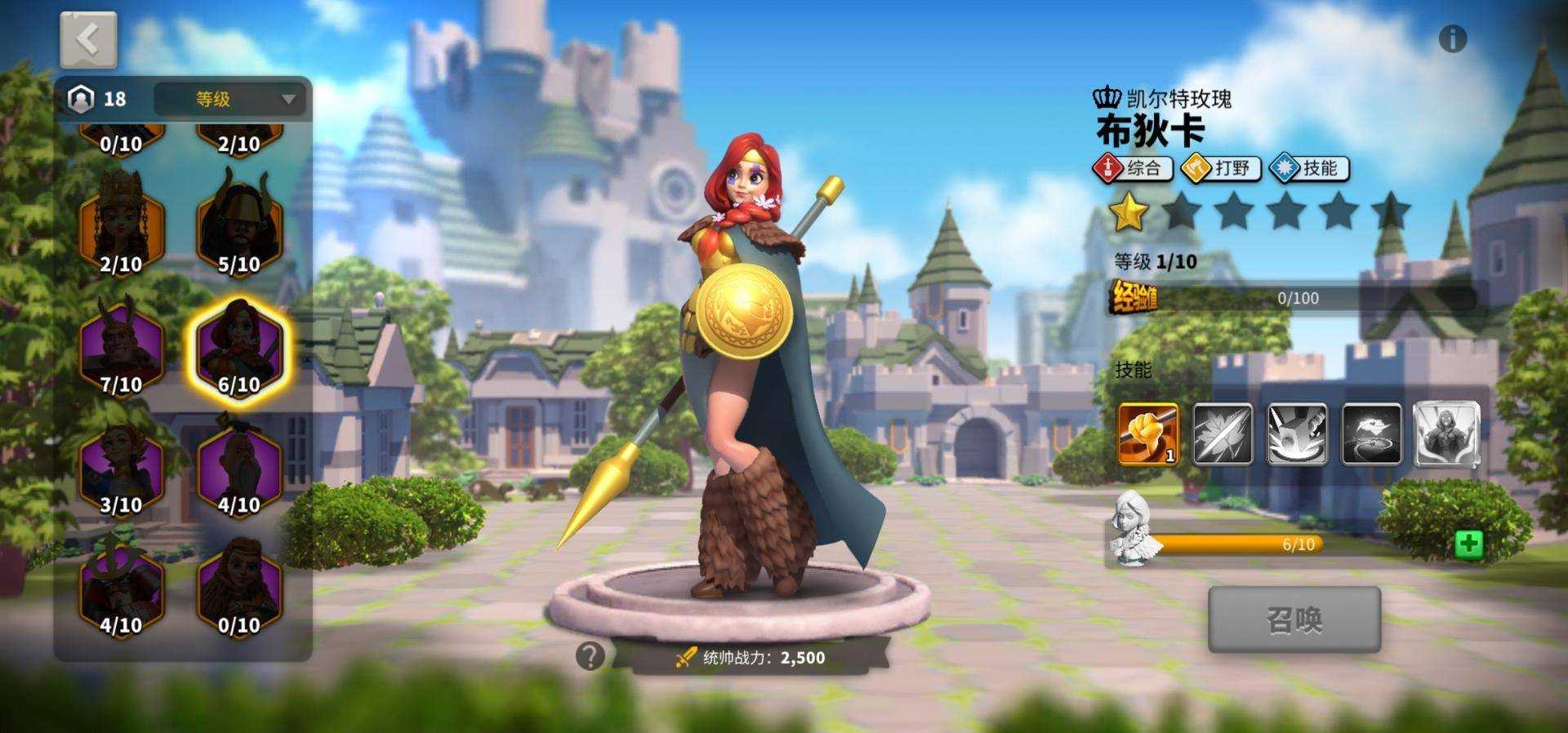This screenshot has width=1568, height=733.
Task: Click the crown icon beside 凯尔特玫瑰
Action: (1106, 97)
